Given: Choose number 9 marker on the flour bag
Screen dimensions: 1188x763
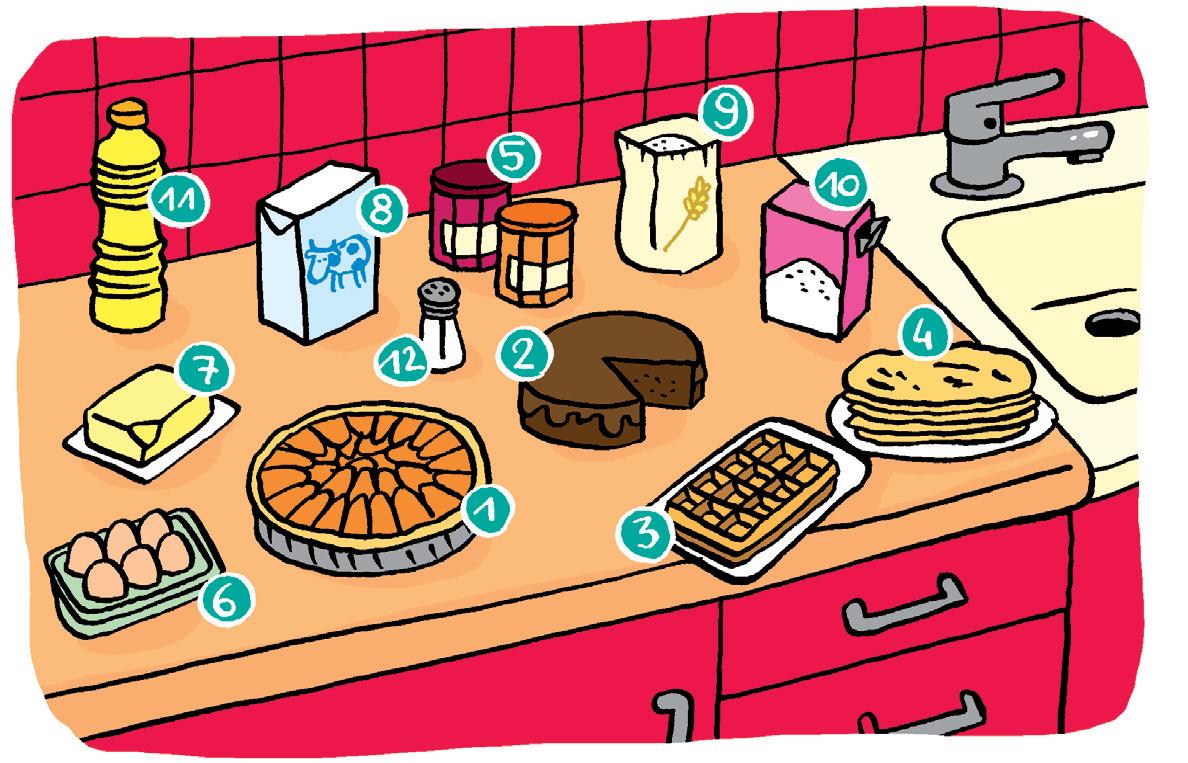Looking at the screenshot, I should [x=723, y=112].
